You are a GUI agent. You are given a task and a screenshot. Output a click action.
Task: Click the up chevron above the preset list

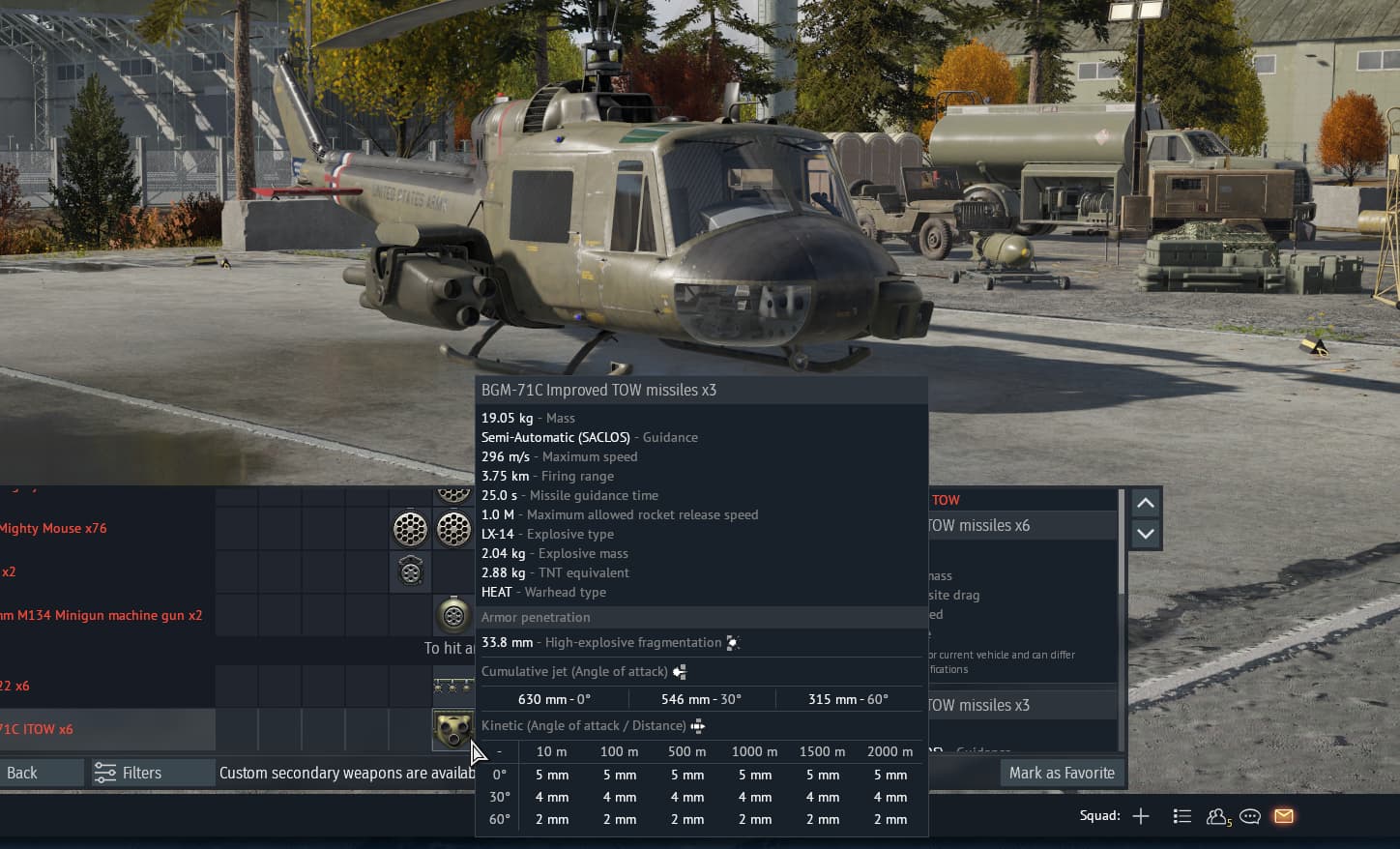[1145, 502]
